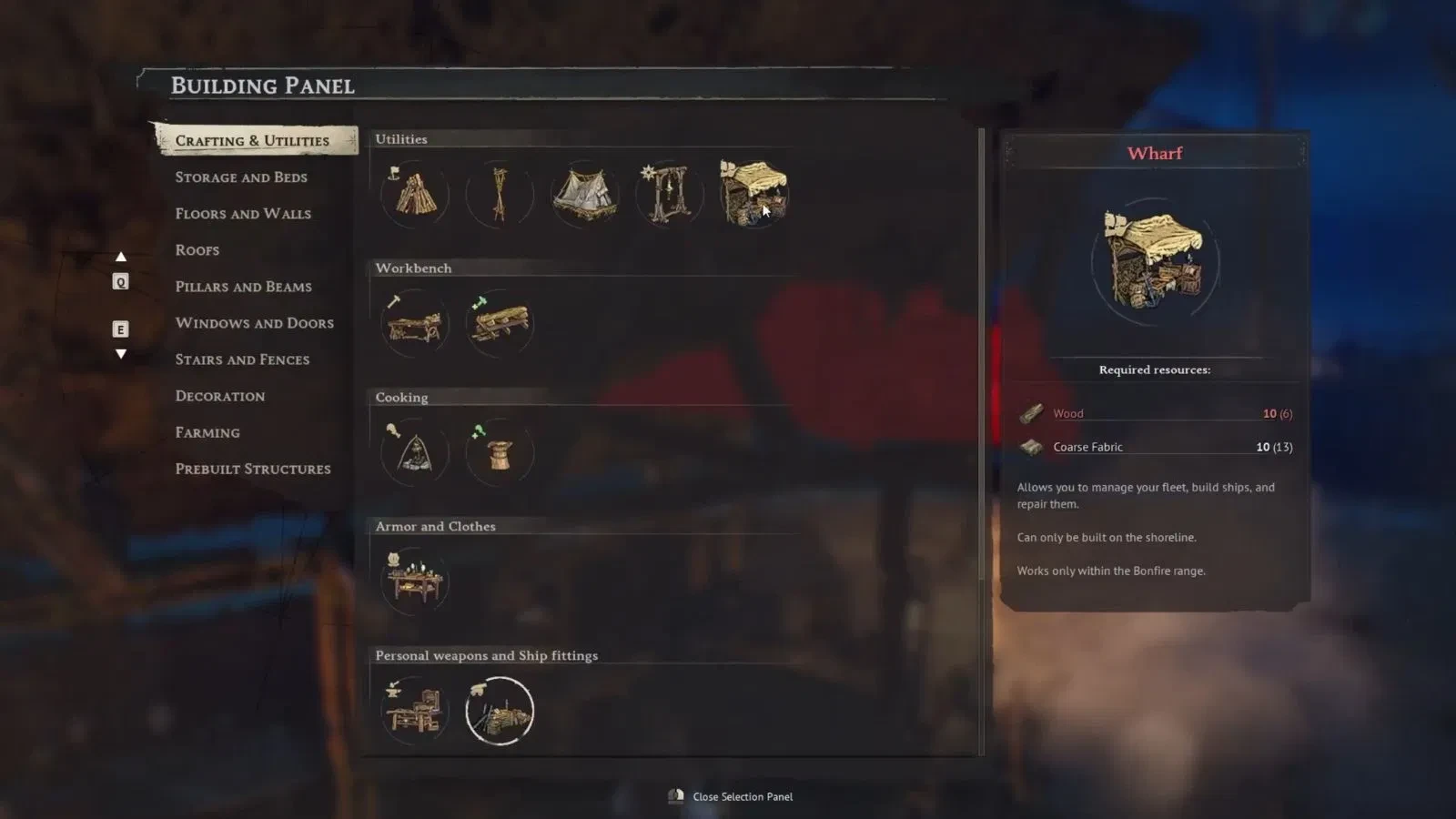Open the Windows and Doors category
The height and width of the screenshot is (819, 1456).
[x=254, y=323]
